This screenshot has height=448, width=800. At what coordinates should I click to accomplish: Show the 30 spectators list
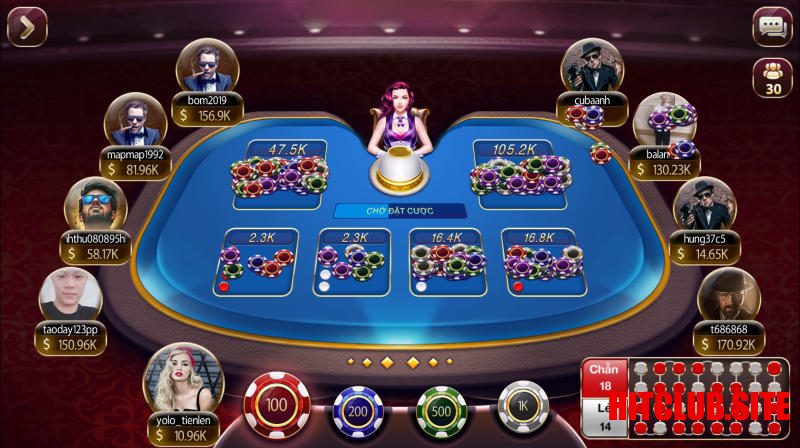tap(772, 78)
